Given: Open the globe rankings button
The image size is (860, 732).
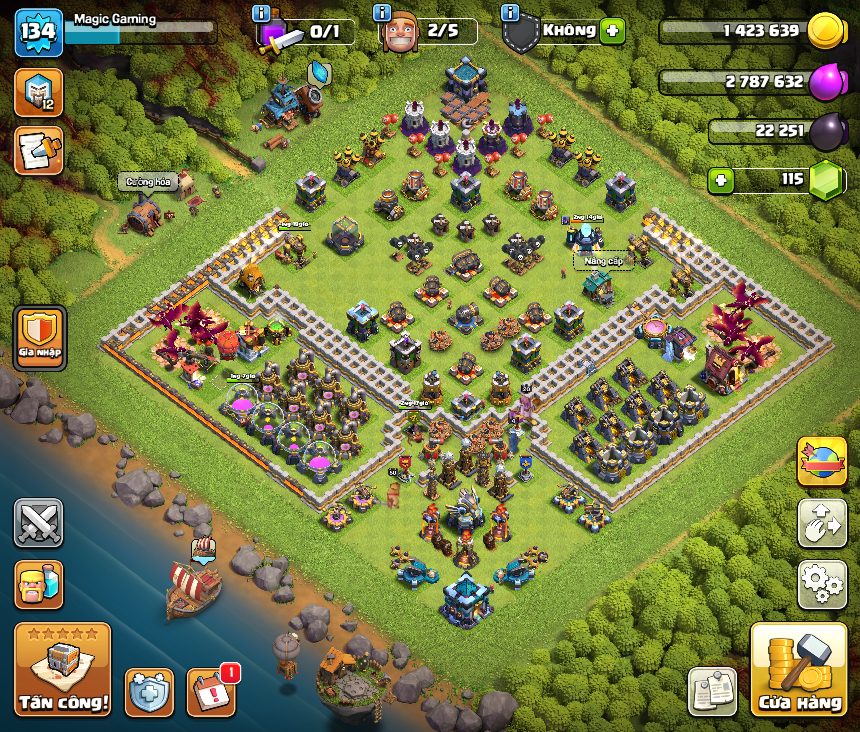Looking at the screenshot, I should (822, 462).
